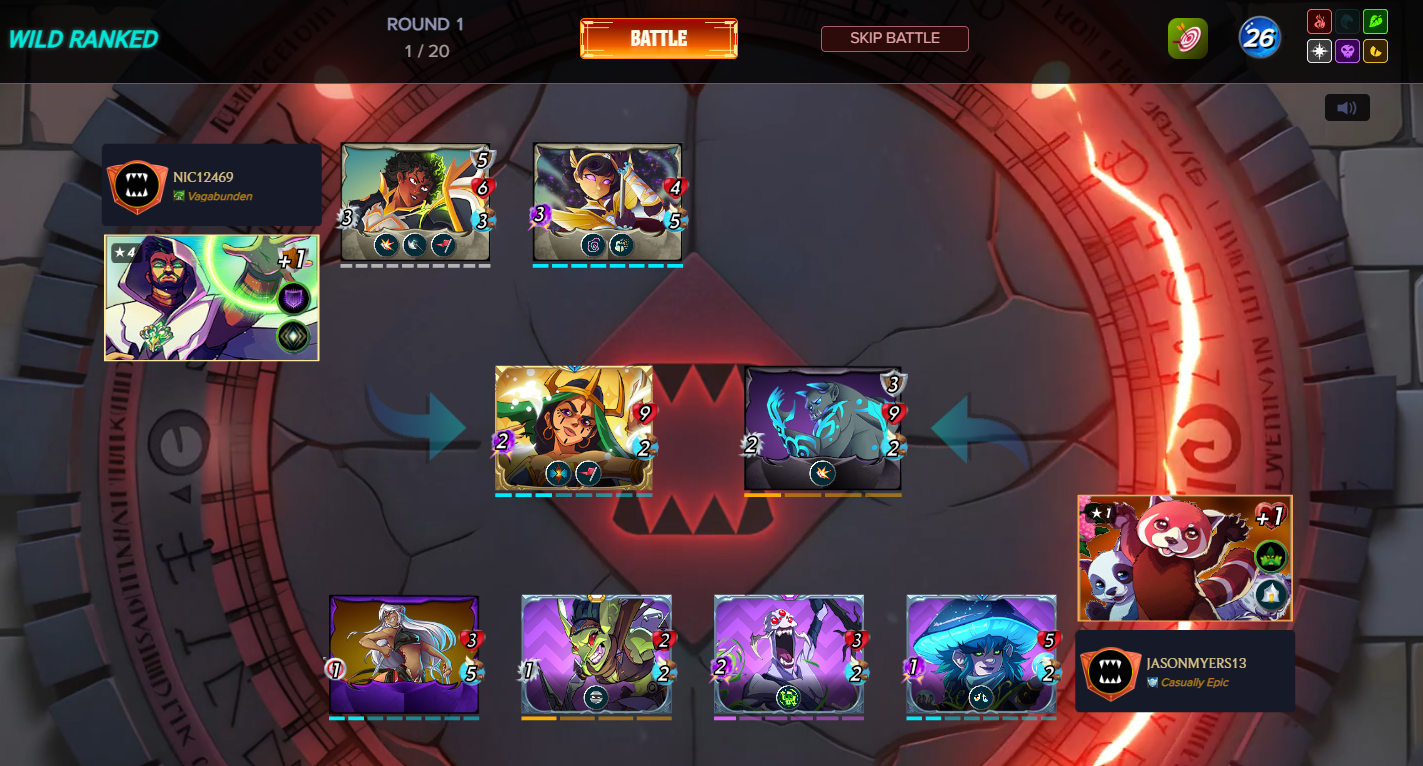Open NIC12469 player profile panel
1423x766 pixels.
click(x=211, y=185)
